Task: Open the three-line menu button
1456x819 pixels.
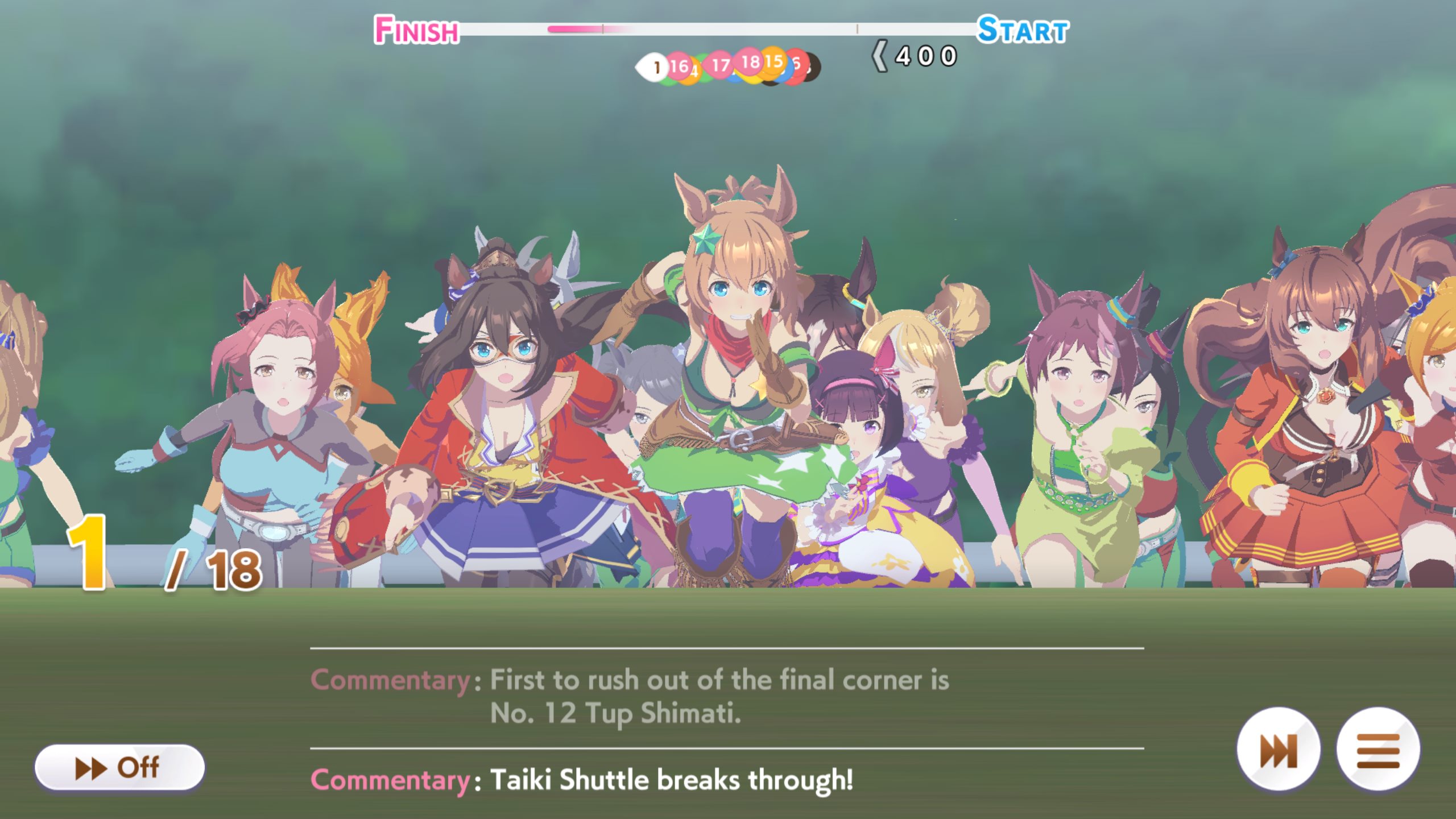Action: (x=1378, y=750)
